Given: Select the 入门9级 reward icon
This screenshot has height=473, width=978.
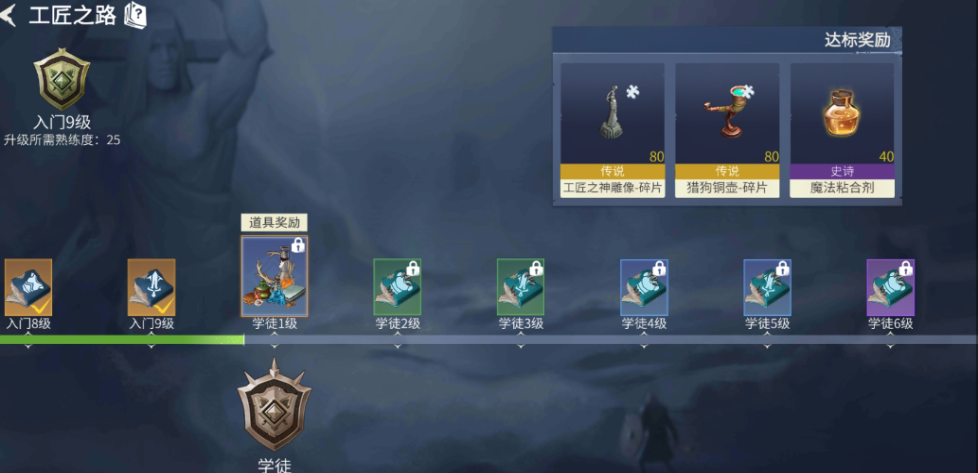Looking at the screenshot, I should (151, 287).
